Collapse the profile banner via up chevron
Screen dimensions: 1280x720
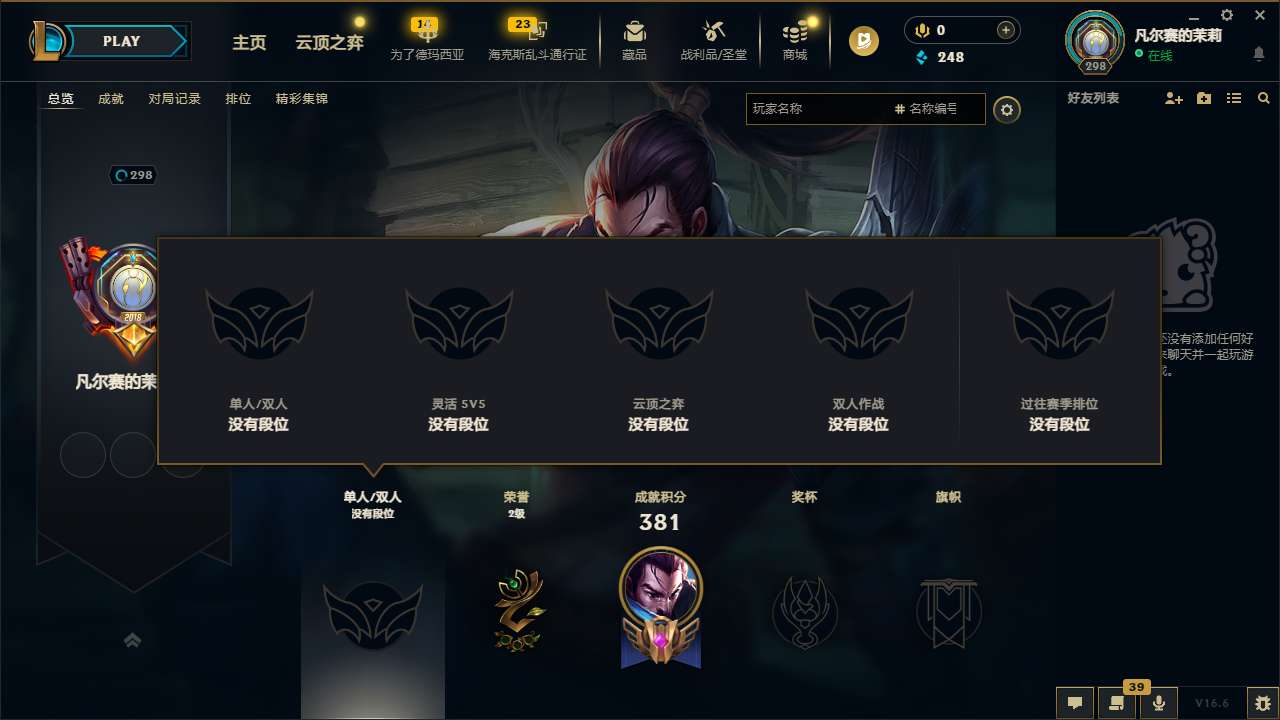tap(133, 640)
